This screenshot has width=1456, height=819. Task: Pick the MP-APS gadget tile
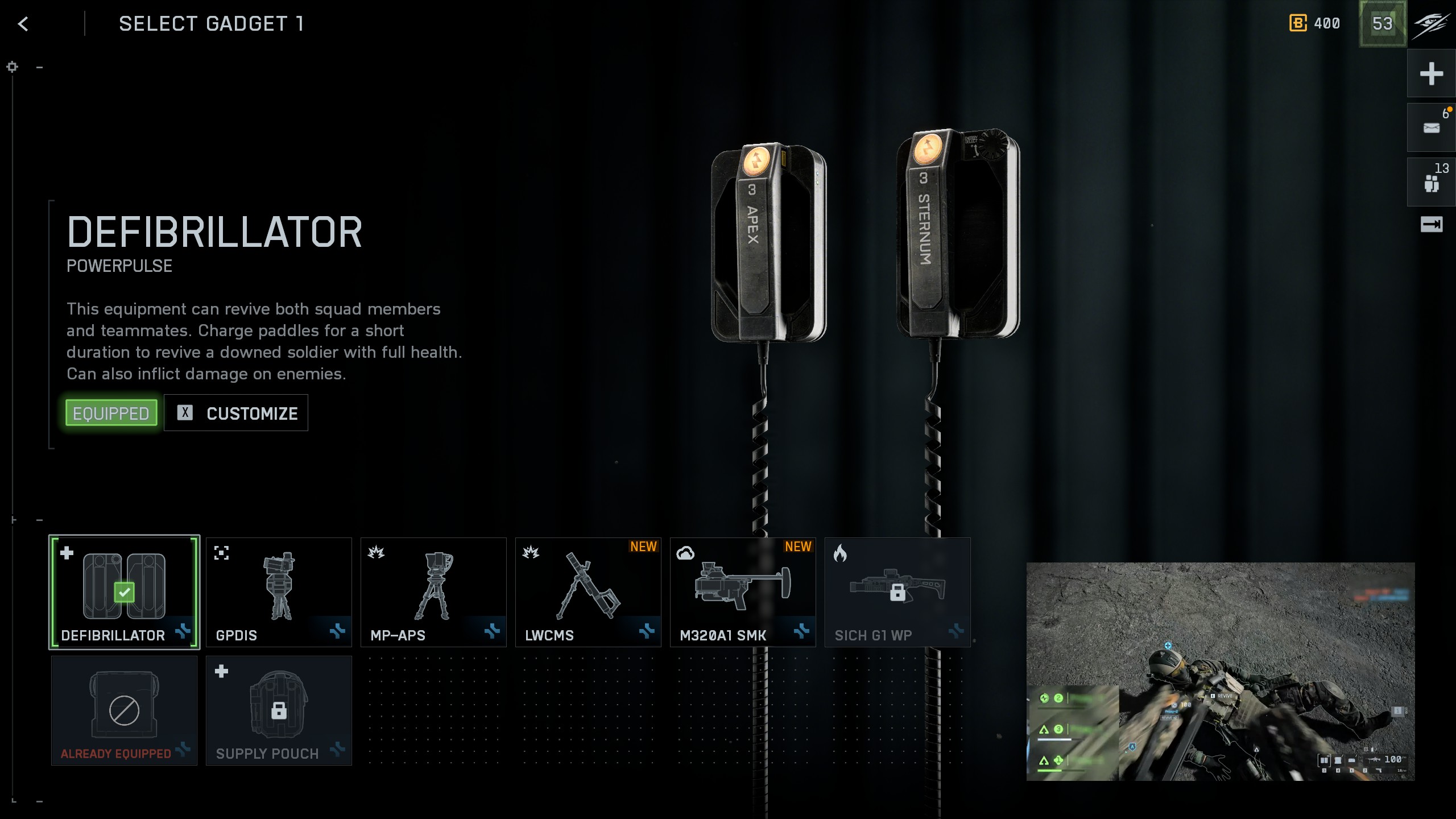pyautogui.click(x=433, y=592)
